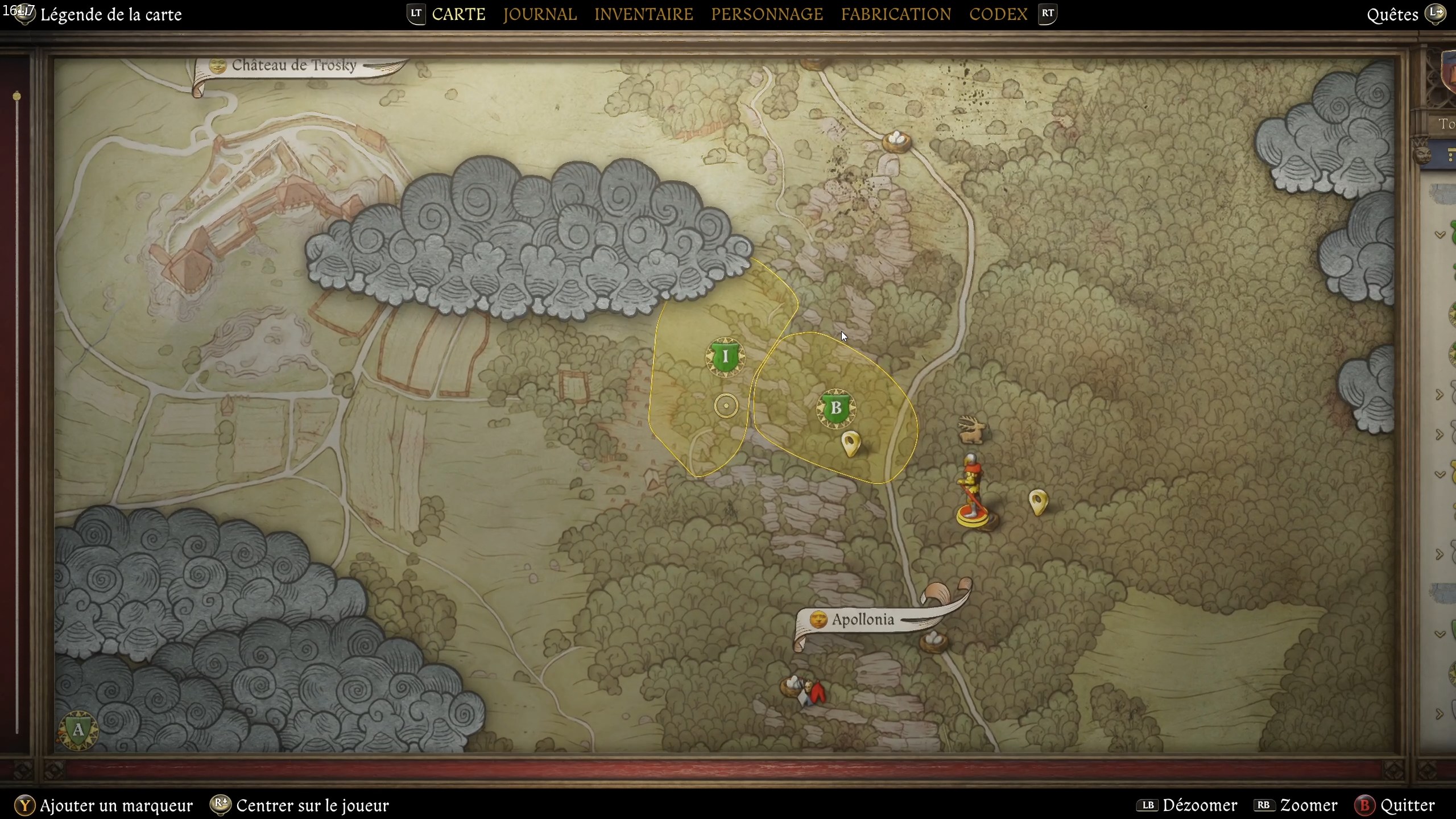
Task: Click "Centrer sur le joueur"
Action: [312, 805]
